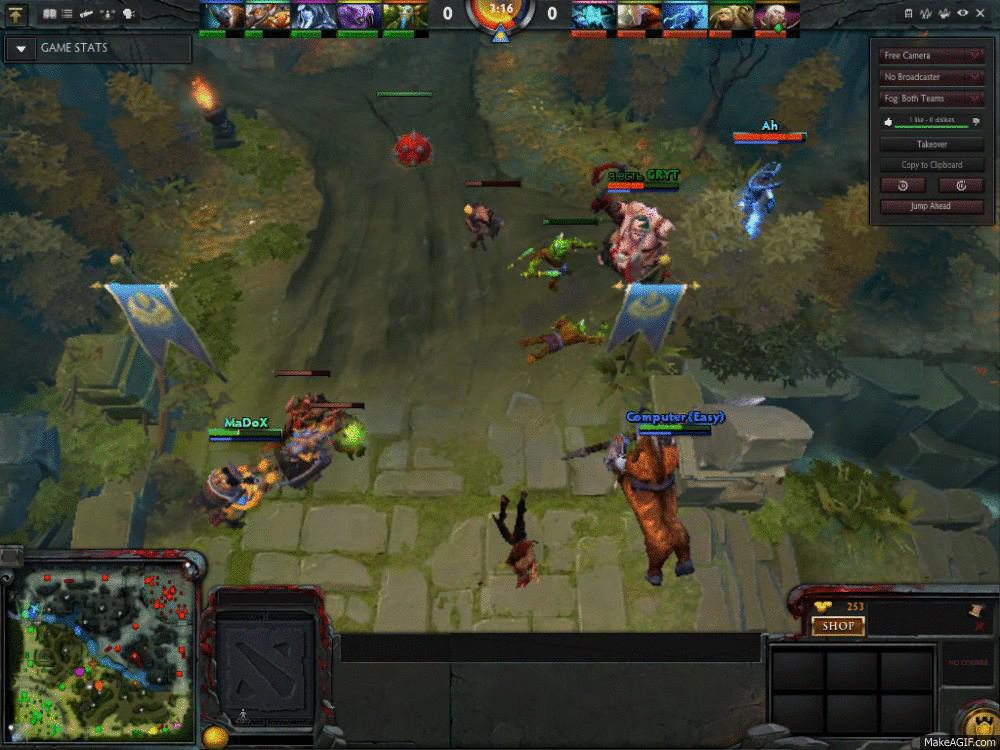
Task: Give the replay a thumbs down
Action: click(976, 121)
